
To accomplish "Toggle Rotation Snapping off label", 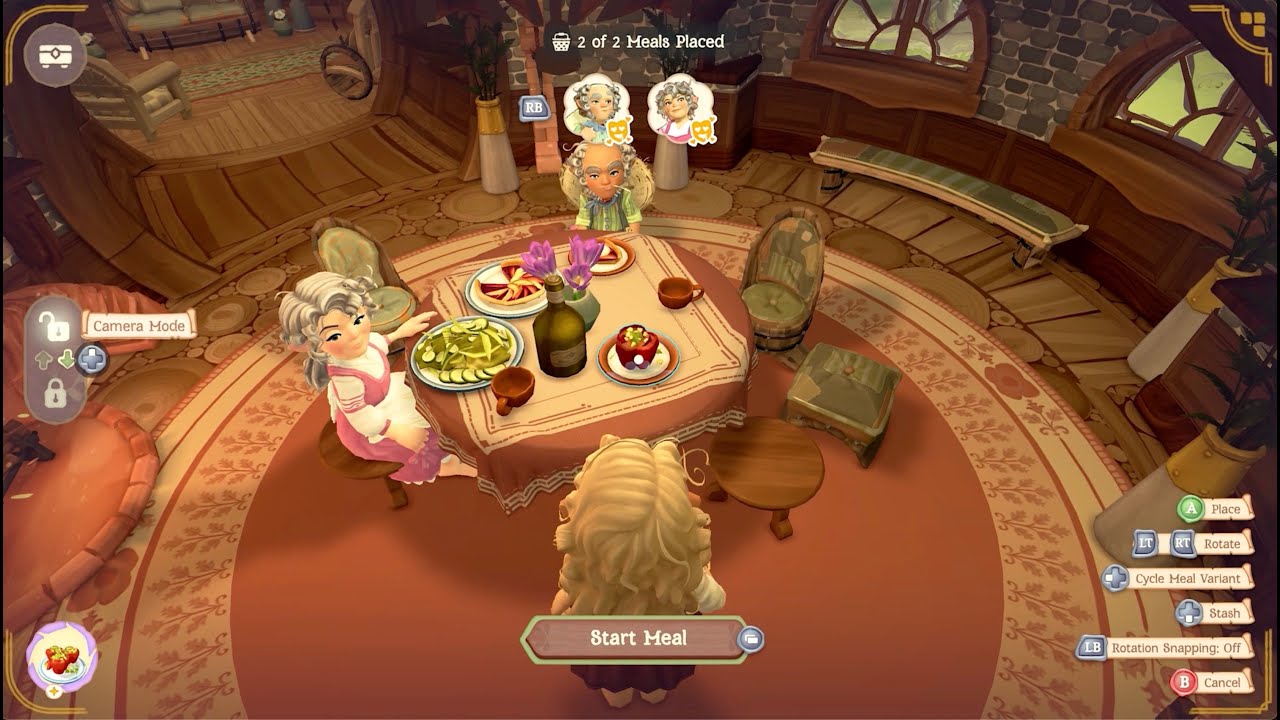I will click(x=1175, y=648).
